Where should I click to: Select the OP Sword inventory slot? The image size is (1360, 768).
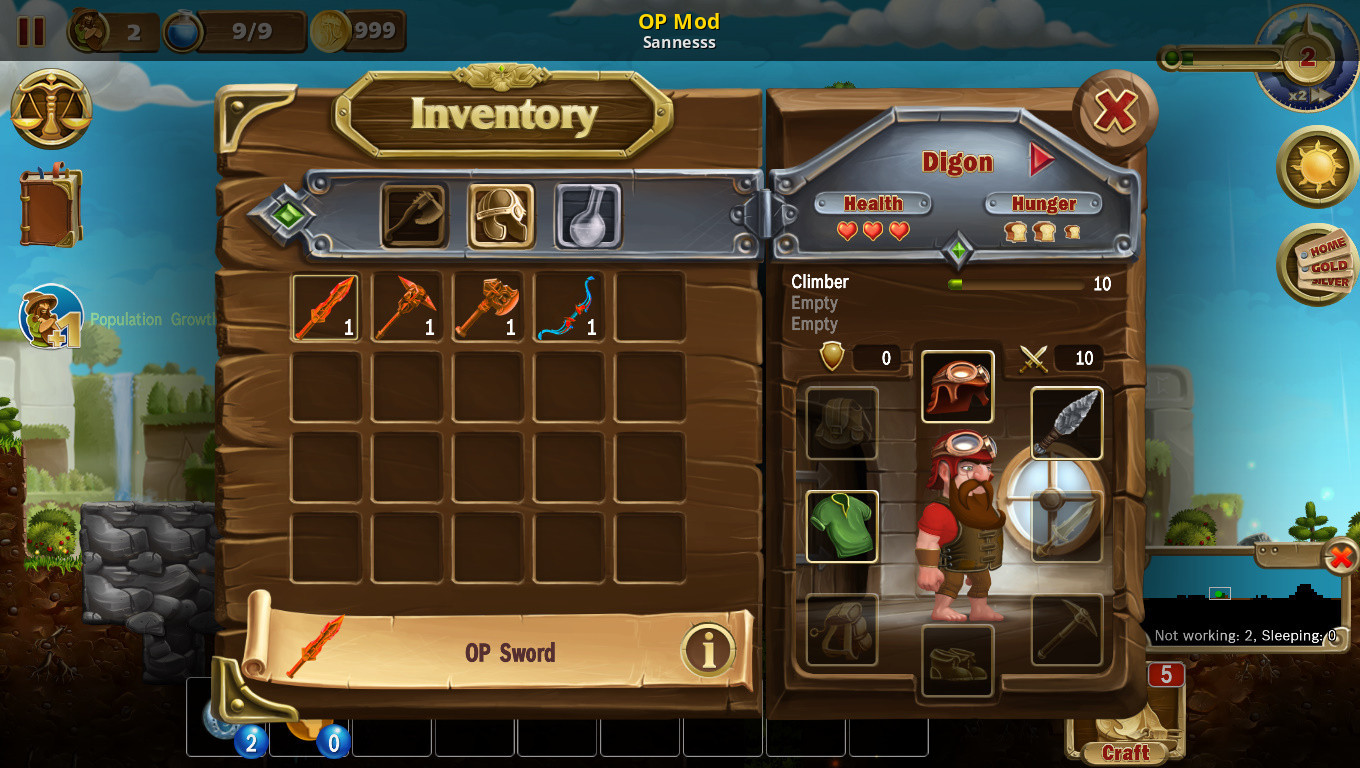(325, 307)
